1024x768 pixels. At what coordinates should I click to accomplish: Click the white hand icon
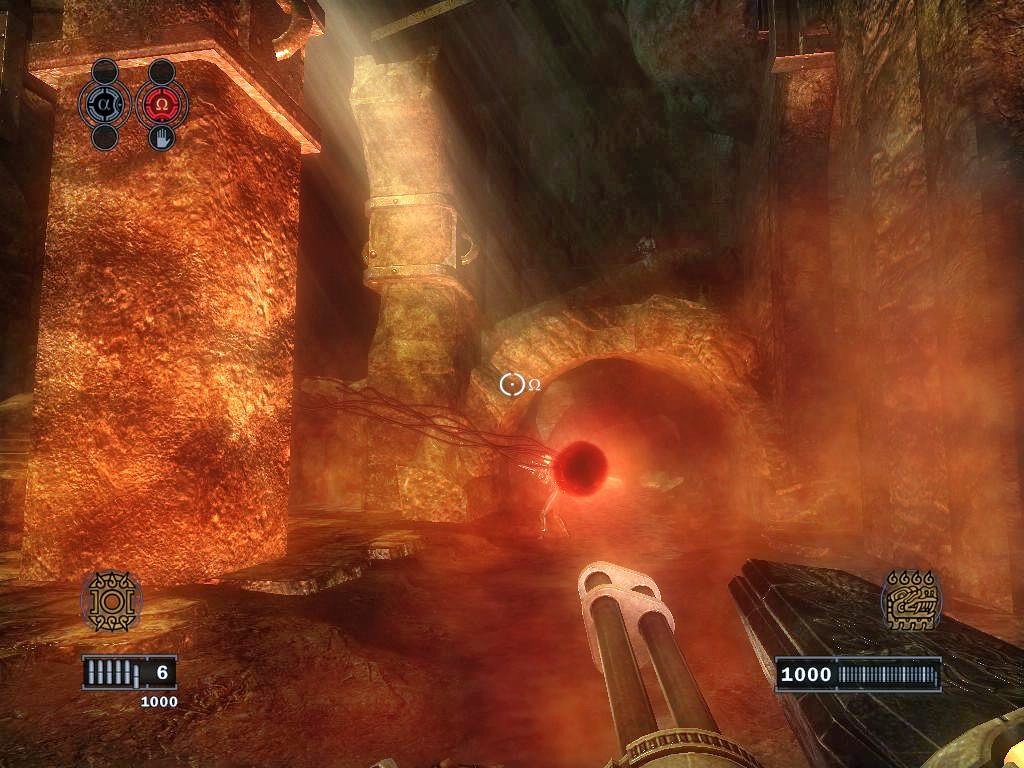tap(160, 137)
